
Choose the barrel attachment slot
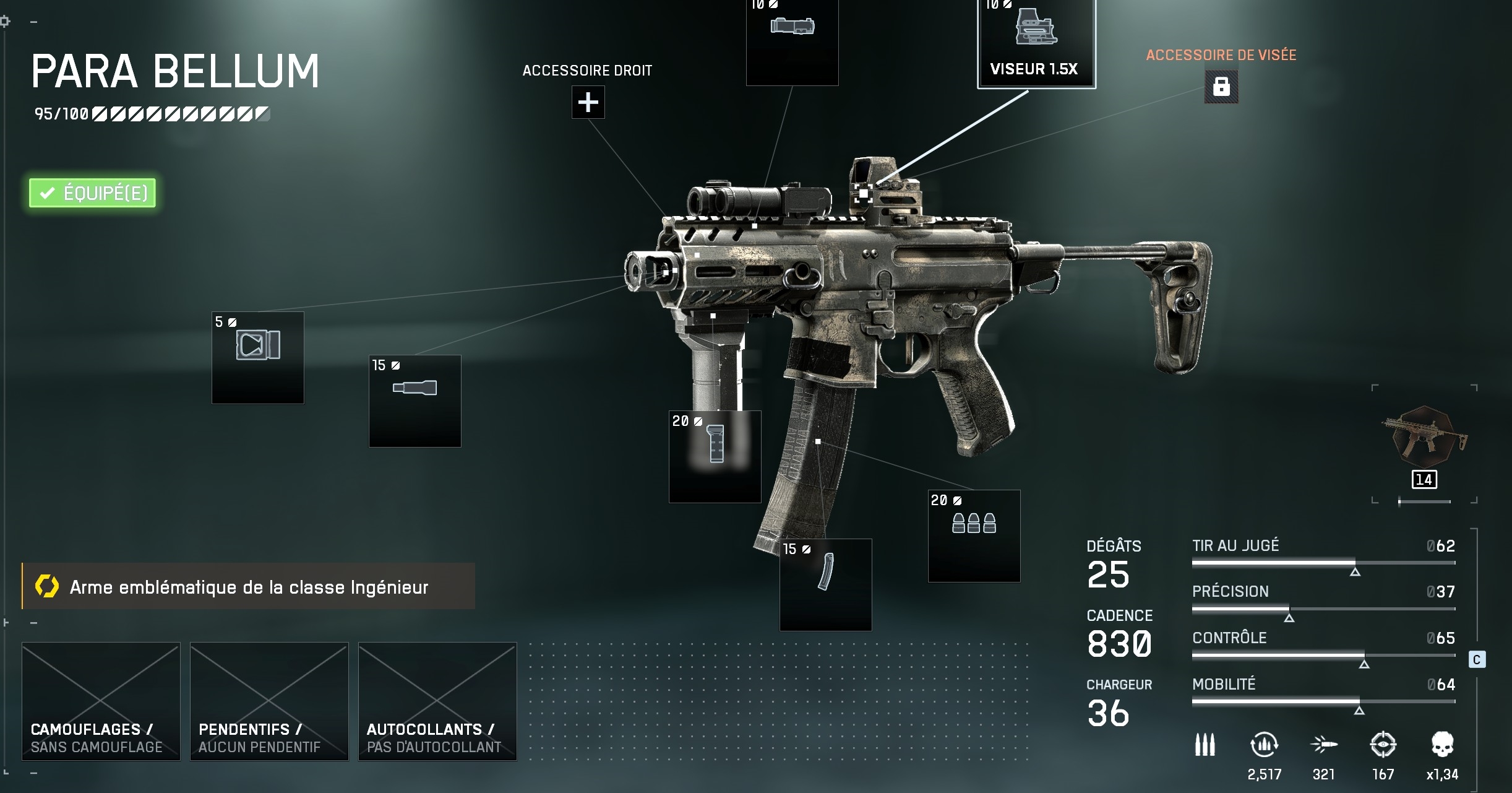pos(415,401)
